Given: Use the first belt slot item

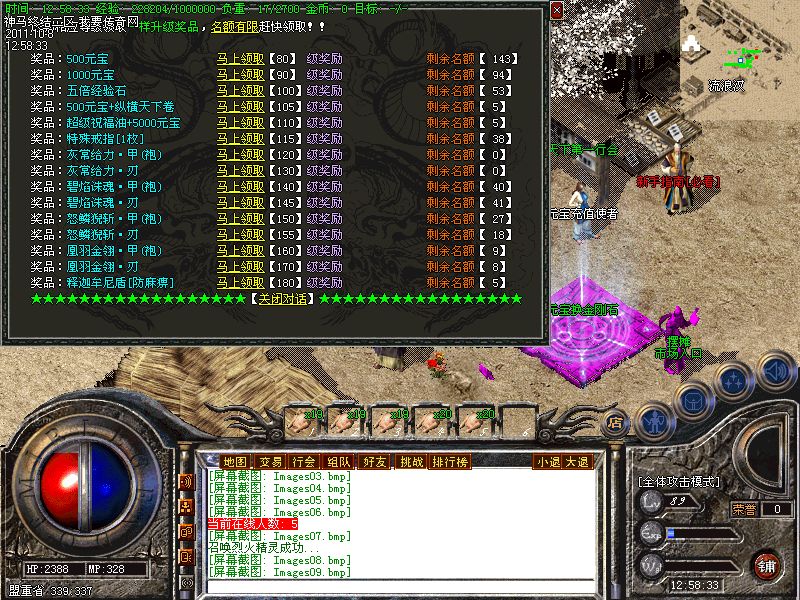Looking at the screenshot, I should (x=308, y=418).
